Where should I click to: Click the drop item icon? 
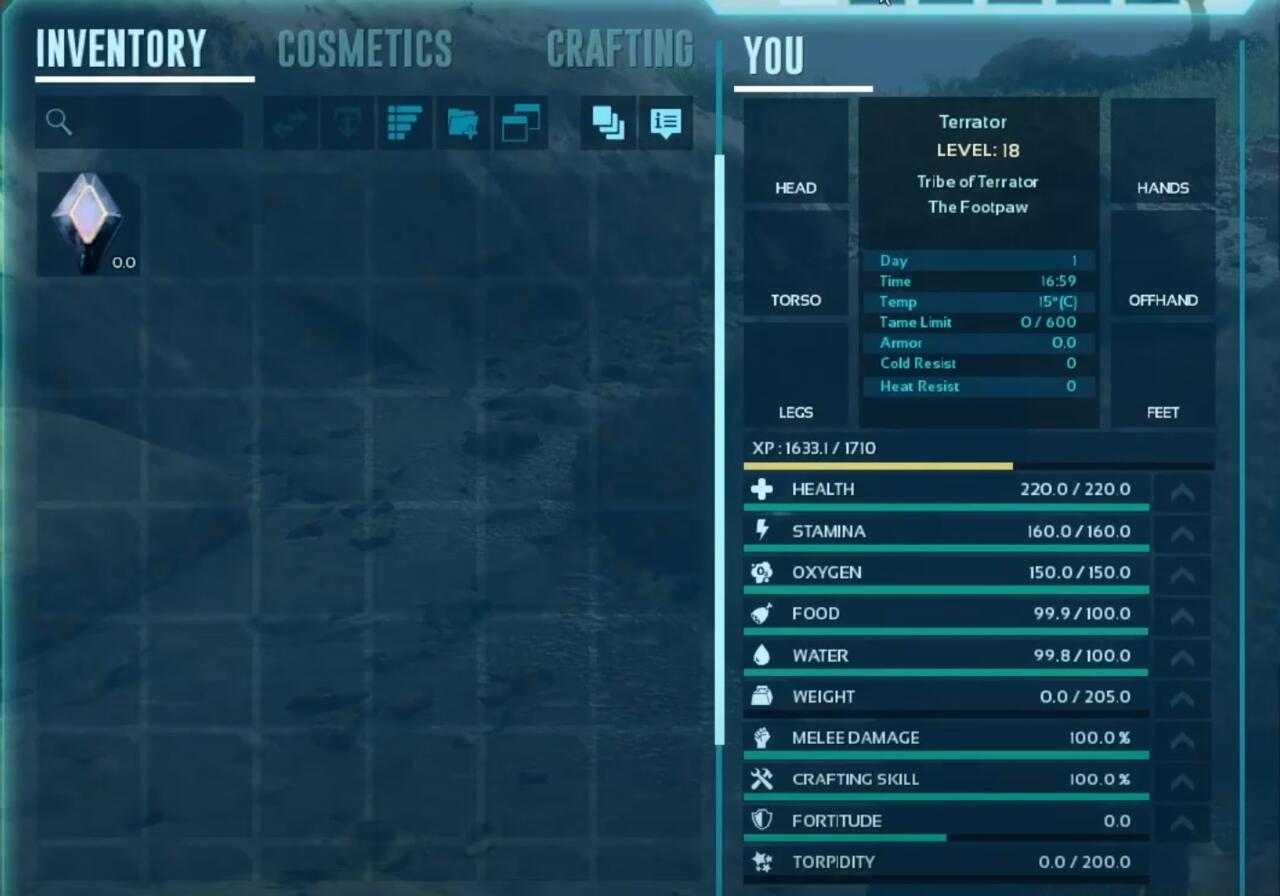(x=345, y=122)
